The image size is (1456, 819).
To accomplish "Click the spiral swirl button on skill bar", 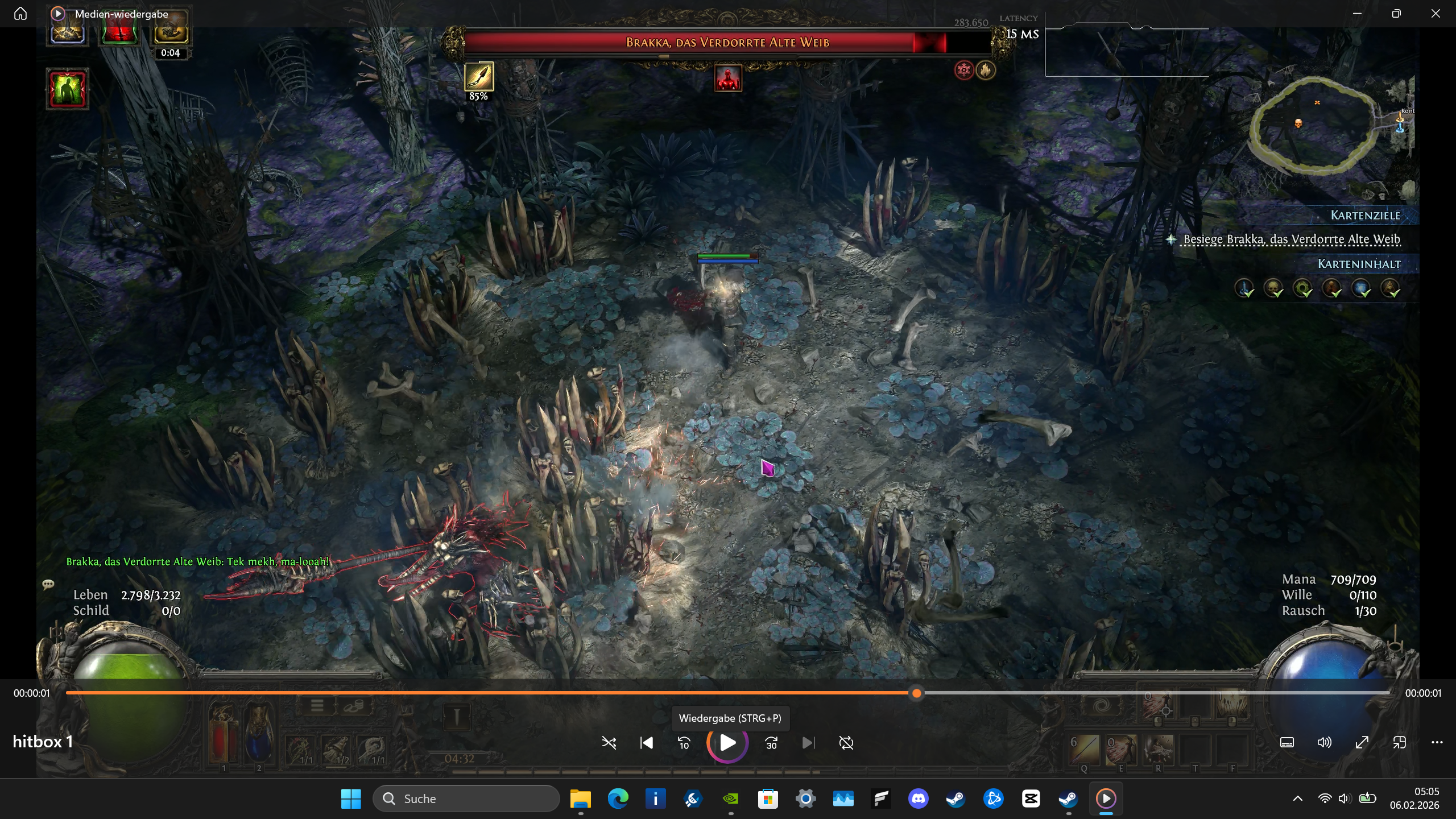I will click(1101, 706).
